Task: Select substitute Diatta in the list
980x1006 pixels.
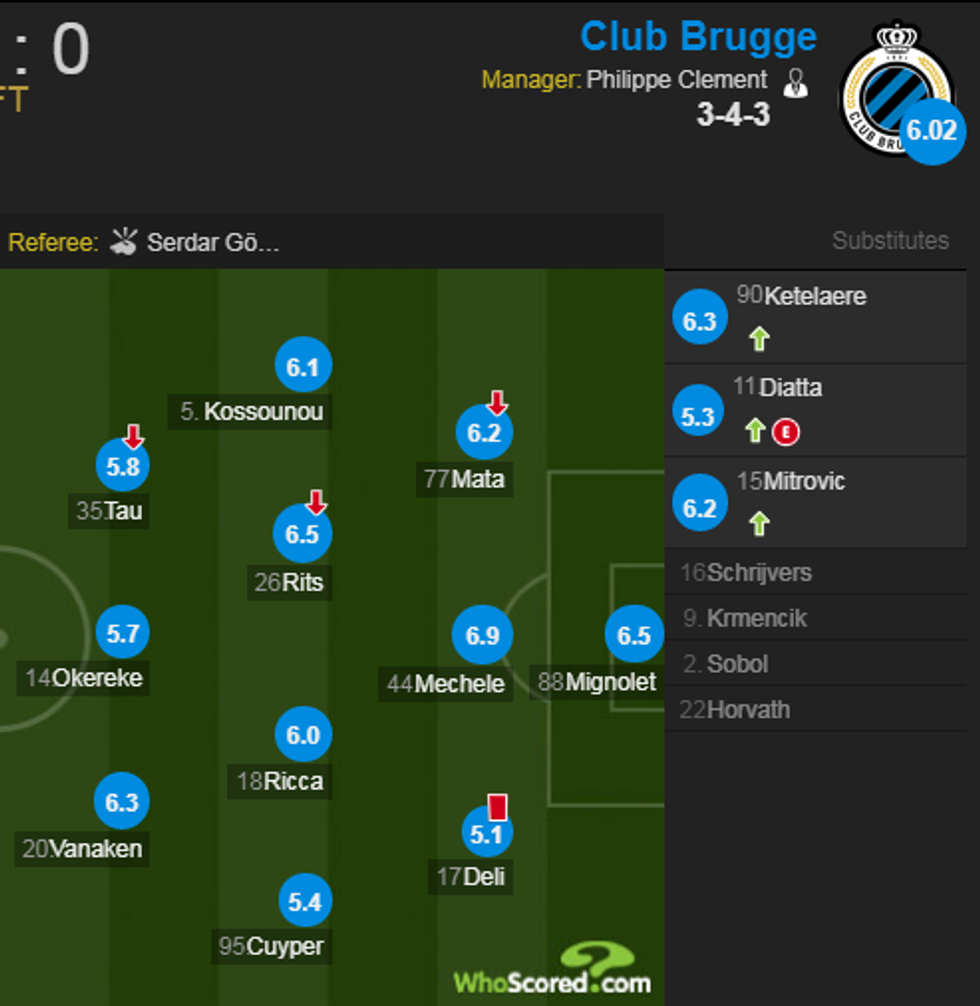Action: [x=815, y=409]
